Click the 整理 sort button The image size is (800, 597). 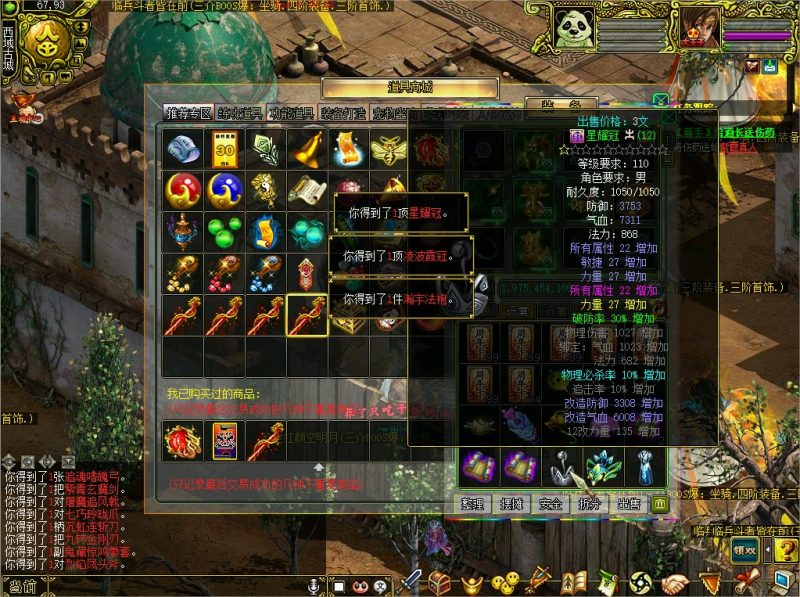(x=473, y=503)
